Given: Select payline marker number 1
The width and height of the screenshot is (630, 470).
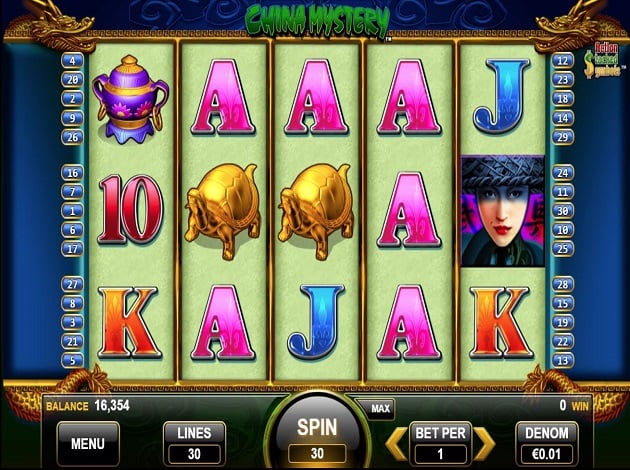Looking at the screenshot, I should coord(71,211).
